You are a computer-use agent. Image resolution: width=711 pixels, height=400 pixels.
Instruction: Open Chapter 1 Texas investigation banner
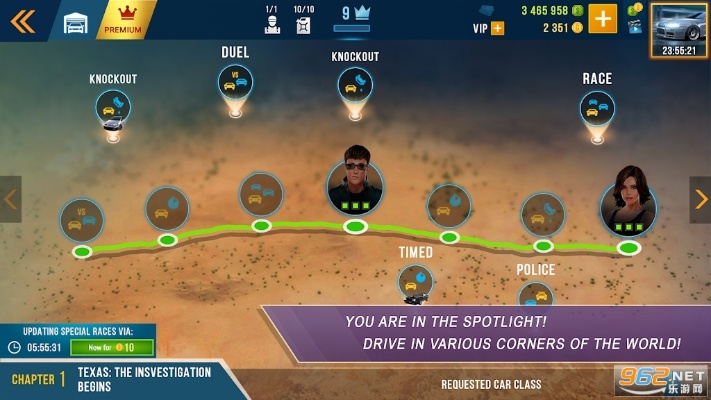115,379
